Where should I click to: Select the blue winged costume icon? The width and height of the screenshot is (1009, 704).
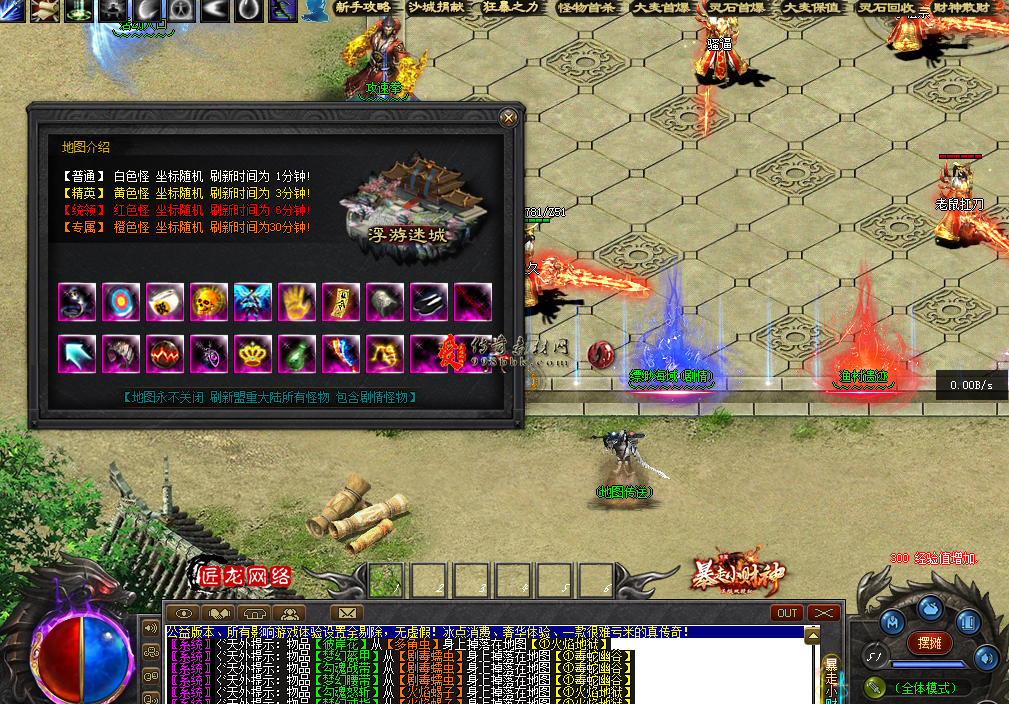pos(252,302)
